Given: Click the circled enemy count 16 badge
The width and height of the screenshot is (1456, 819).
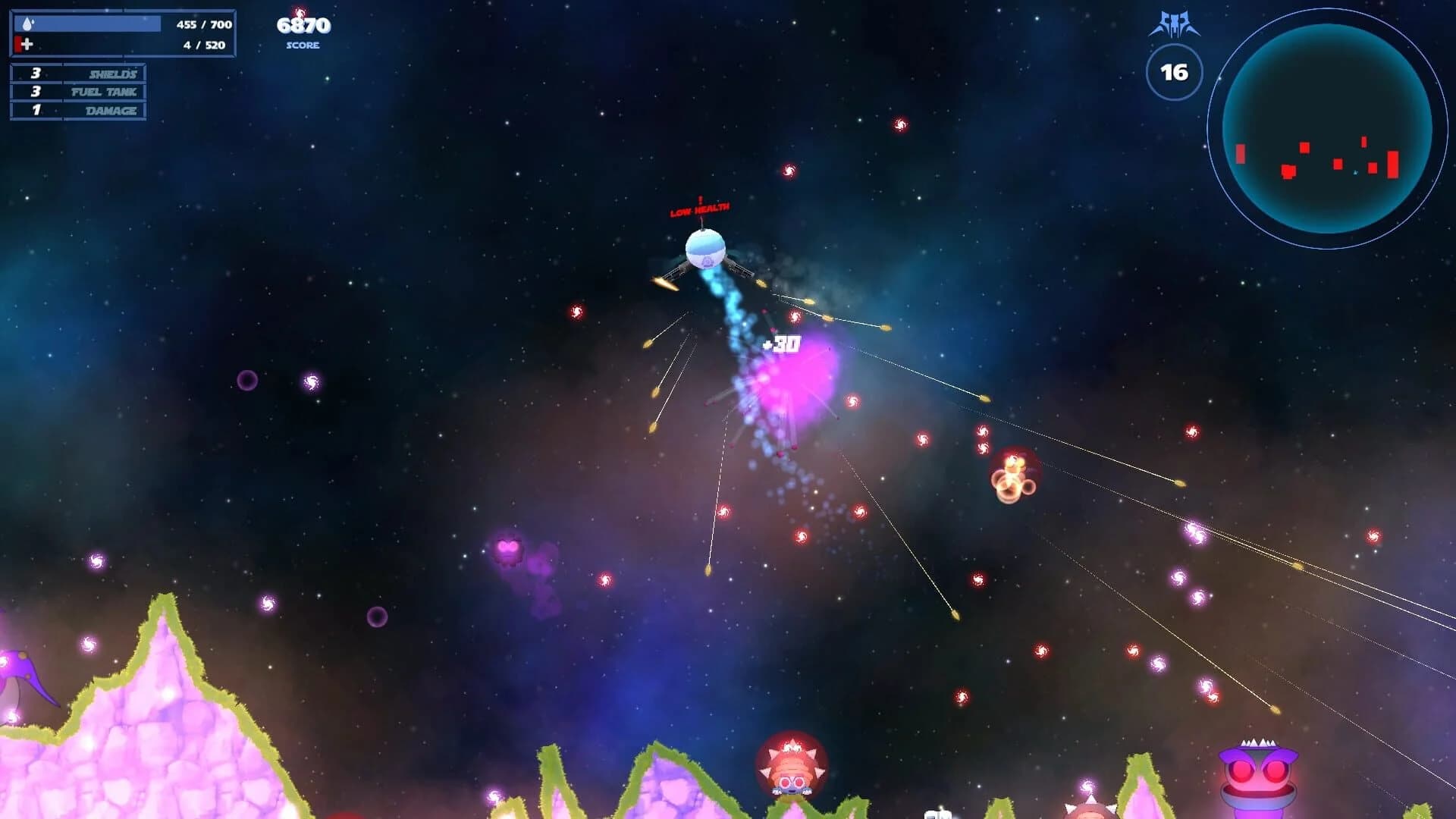Looking at the screenshot, I should (x=1174, y=73).
